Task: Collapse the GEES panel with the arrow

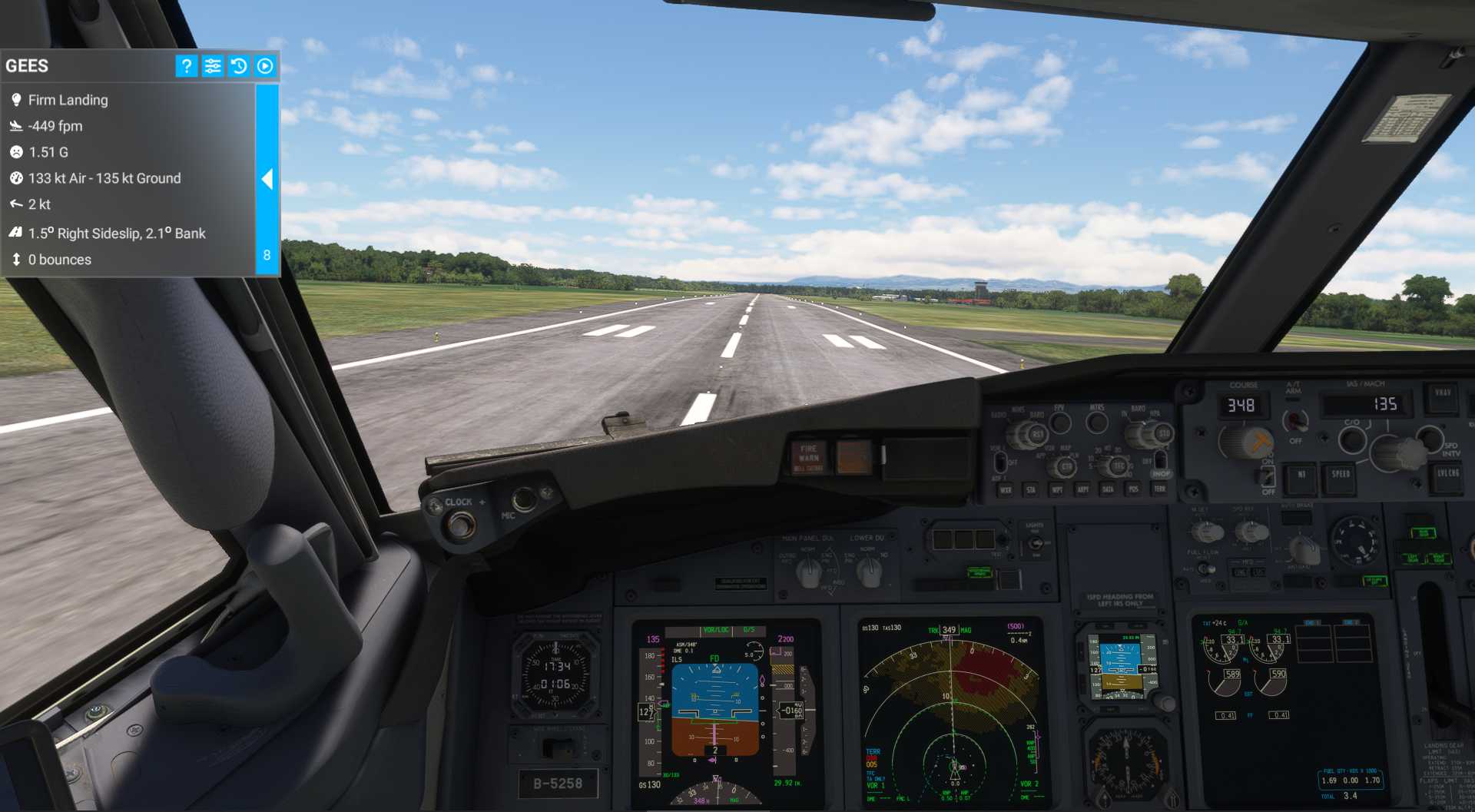Action: [x=267, y=179]
